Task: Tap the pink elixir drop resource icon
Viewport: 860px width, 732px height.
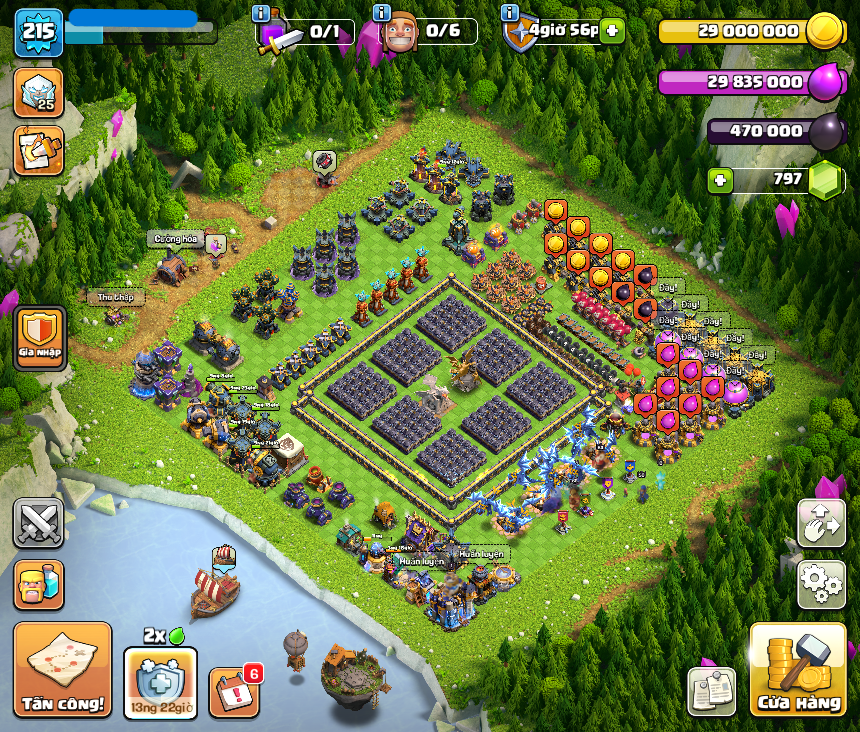Action: point(825,82)
